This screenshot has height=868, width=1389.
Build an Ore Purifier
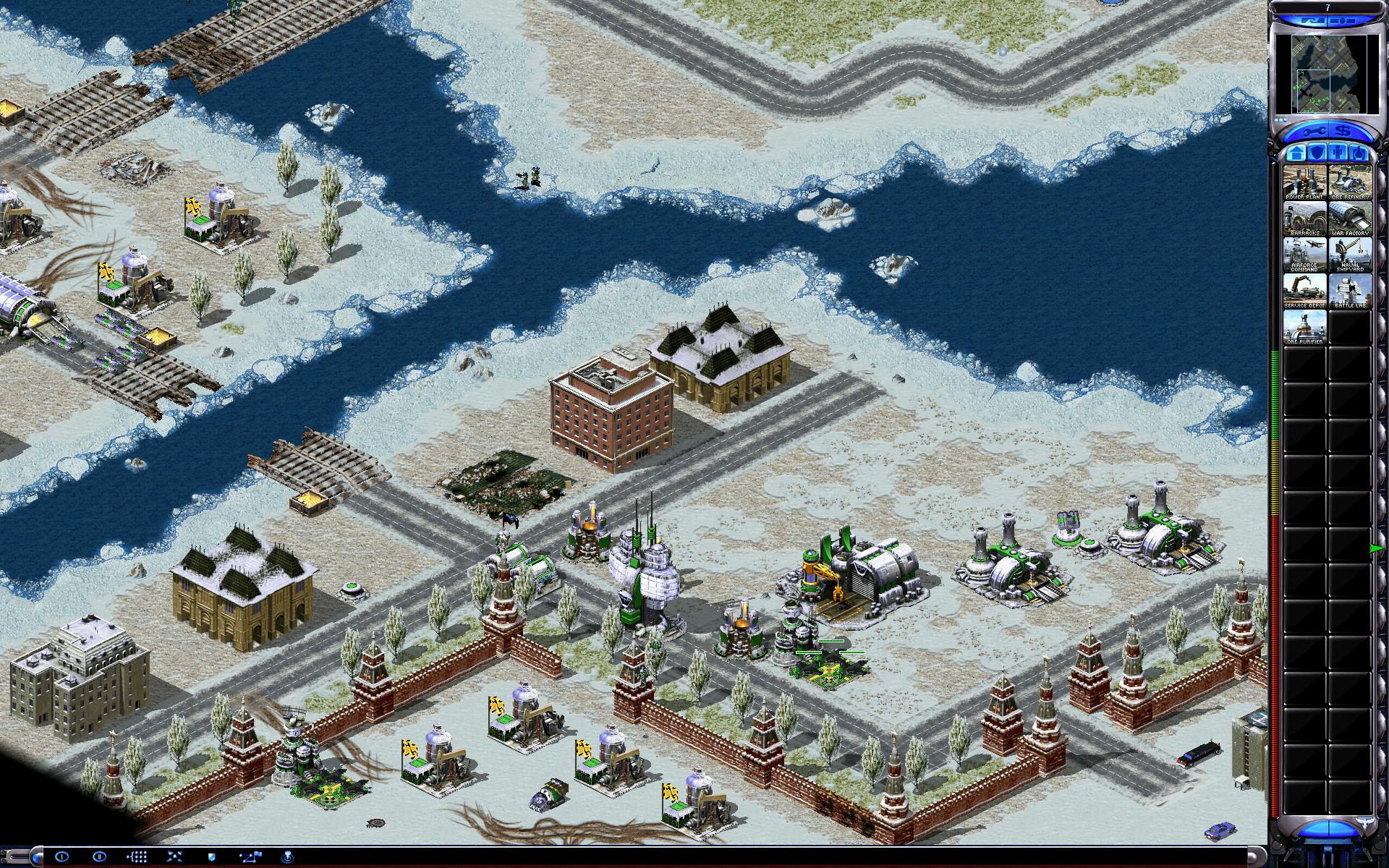(x=1304, y=327)
